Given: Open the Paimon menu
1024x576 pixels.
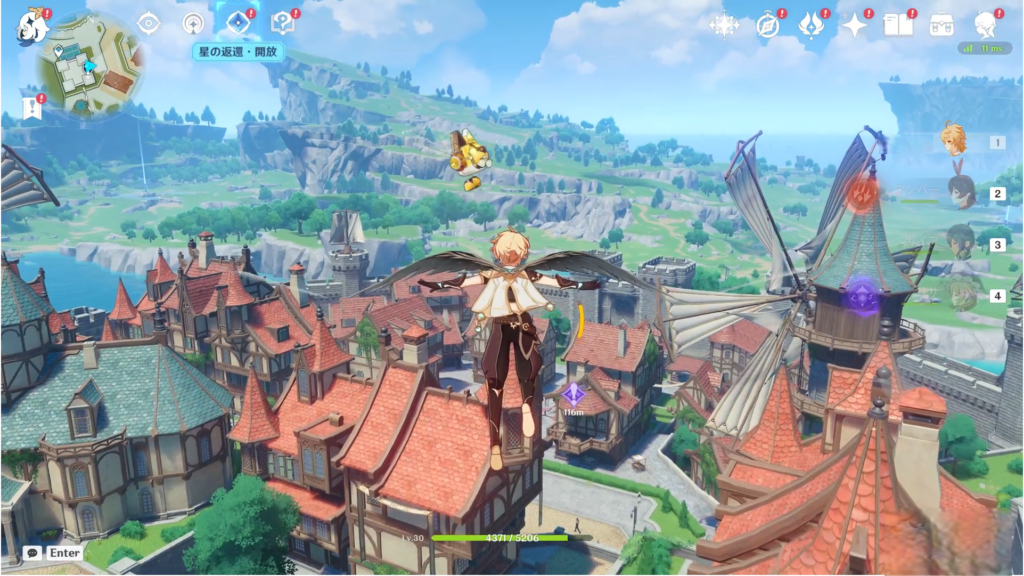Looking at the screenshot, I should click(31, 27).
